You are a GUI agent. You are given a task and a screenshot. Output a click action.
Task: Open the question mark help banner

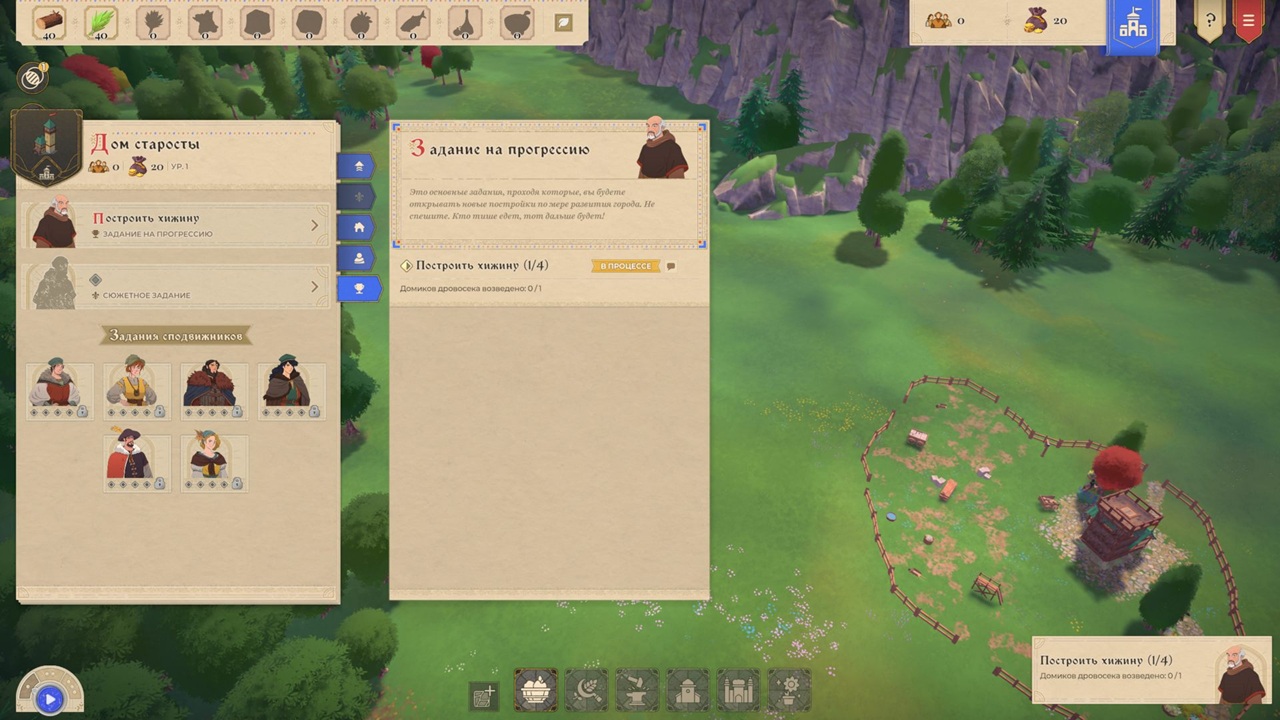(1210, 21)
